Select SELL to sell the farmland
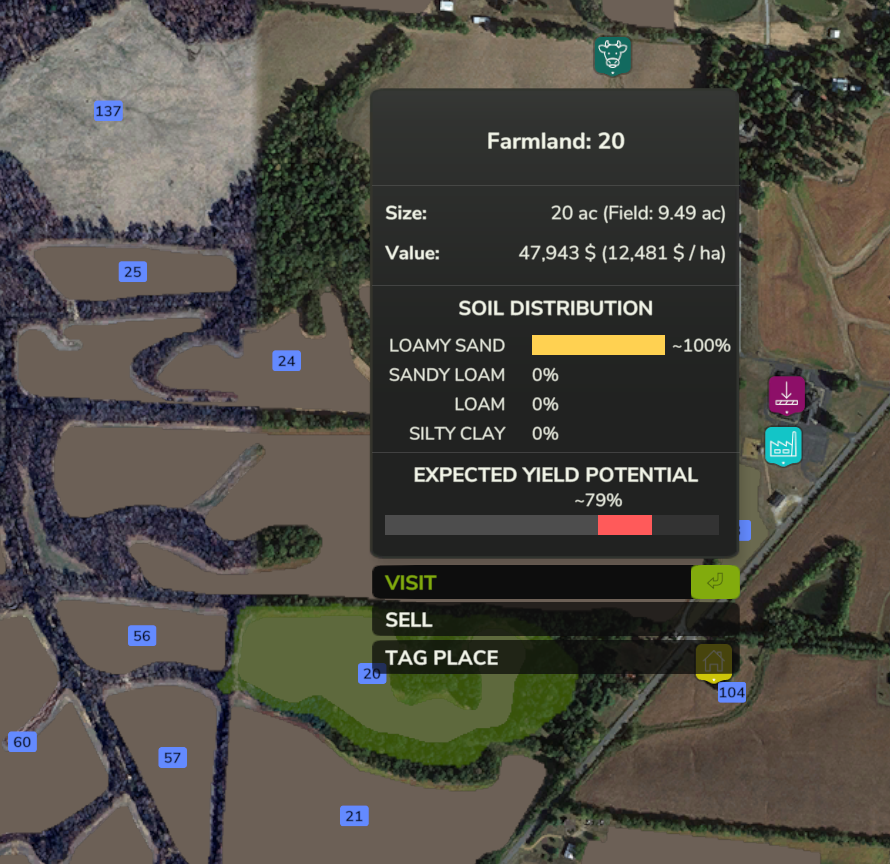Viewport: 890px width, 864px height. (x=554, y=620)
